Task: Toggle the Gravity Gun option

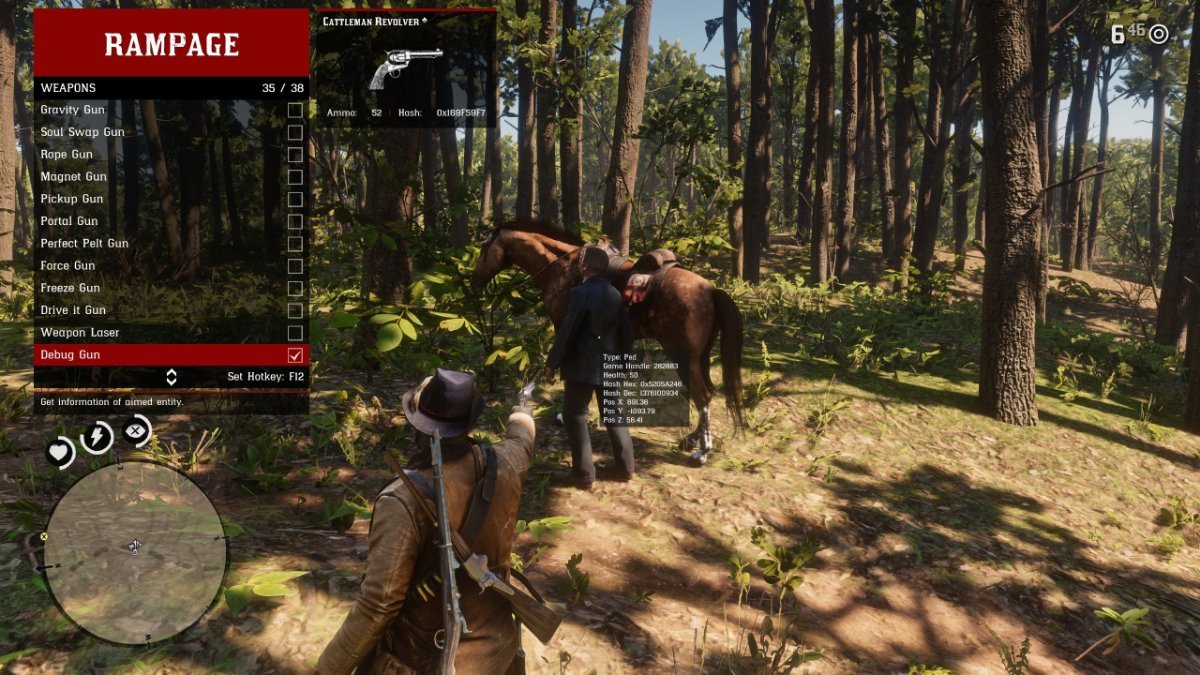Action: pyautogui.click(x=295, y=110)
